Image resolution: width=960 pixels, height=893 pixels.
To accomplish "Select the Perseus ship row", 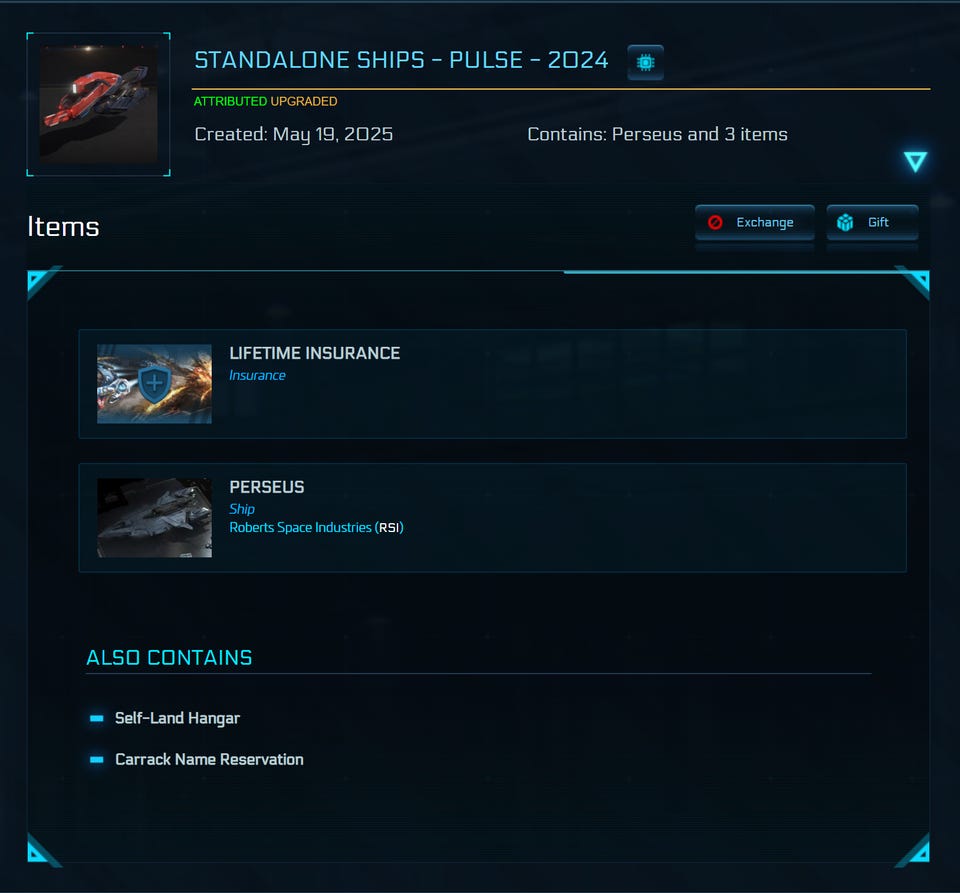I will [x=492, y=517].
